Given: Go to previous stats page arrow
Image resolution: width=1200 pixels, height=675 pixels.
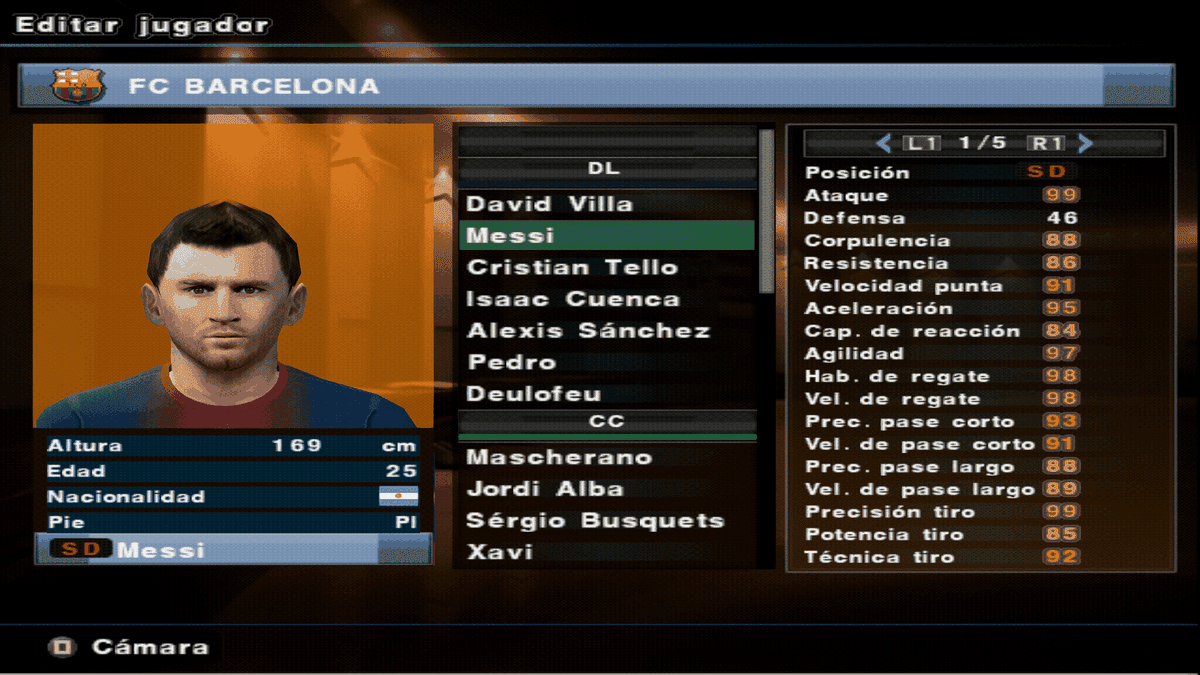Looking at the screenshot, I should tap(883, 143).
